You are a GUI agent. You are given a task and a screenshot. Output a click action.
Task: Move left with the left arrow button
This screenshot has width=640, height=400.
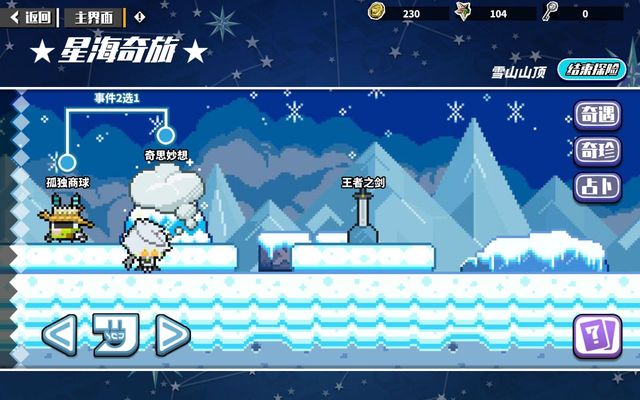coord(59,335)
